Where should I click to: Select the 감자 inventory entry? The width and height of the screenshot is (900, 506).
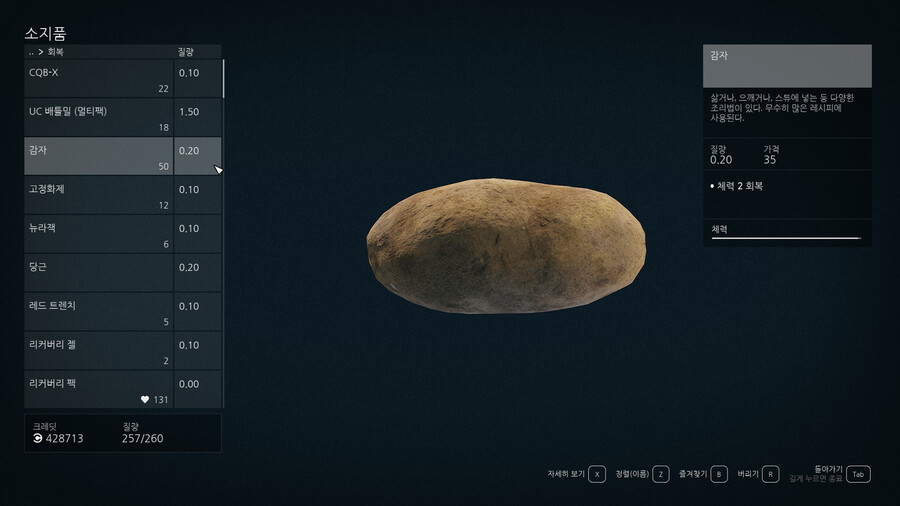pyautogui.click(x=98, y=157)
